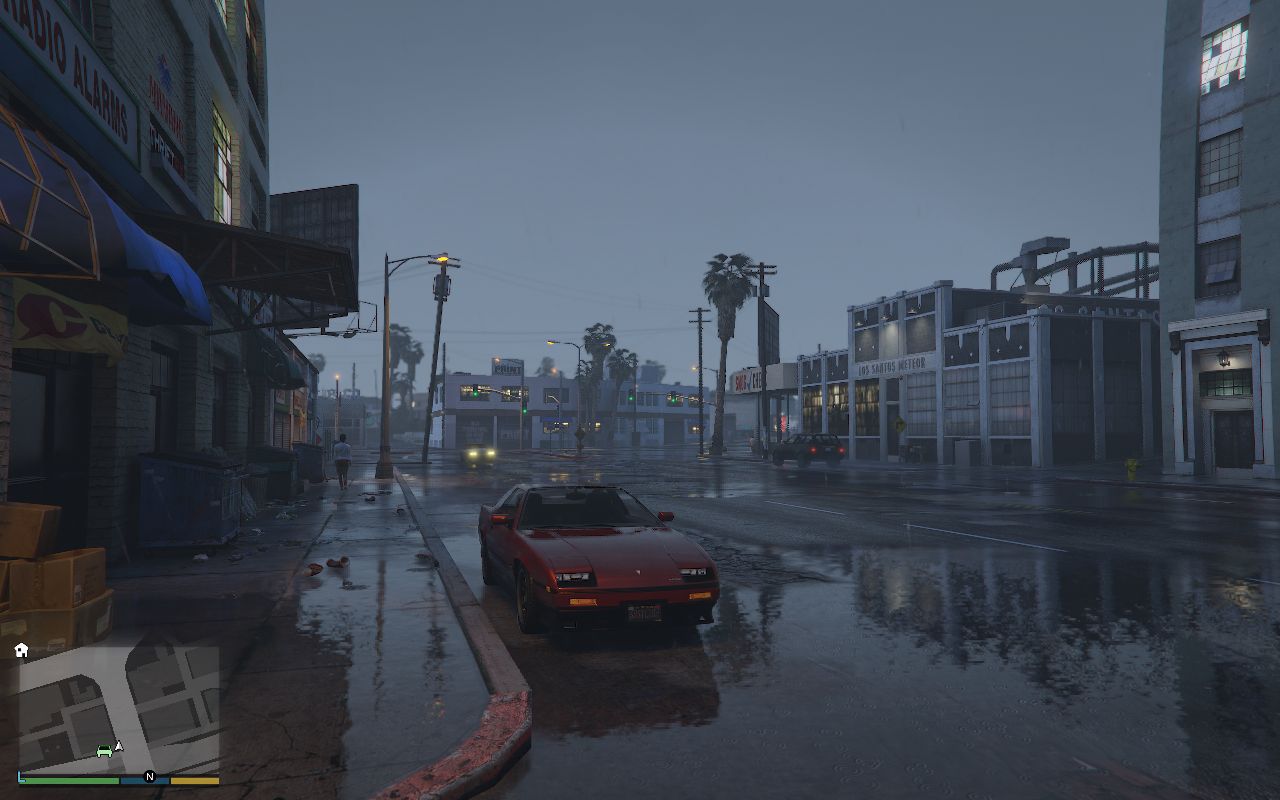Select the safehouse blip on the minimap

tap(21, 650)
